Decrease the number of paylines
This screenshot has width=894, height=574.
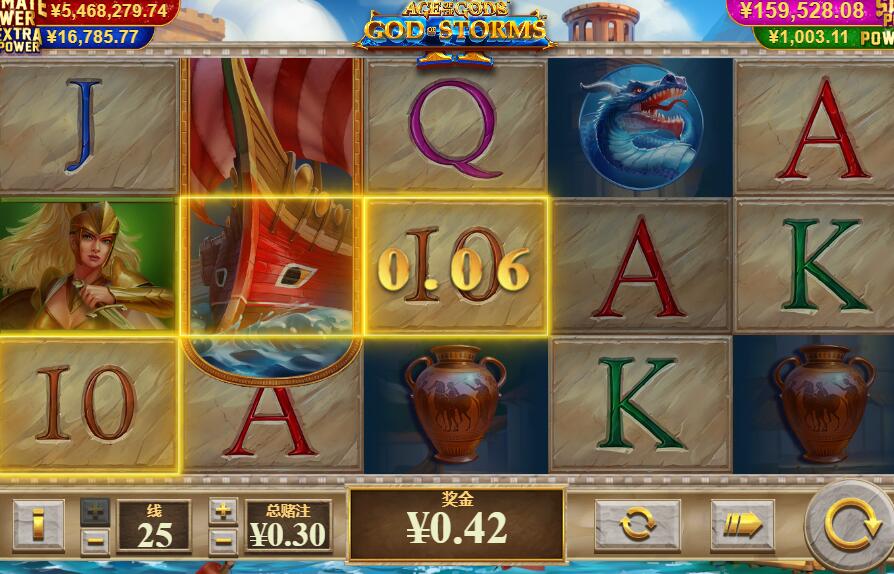[x=95, y=542]
